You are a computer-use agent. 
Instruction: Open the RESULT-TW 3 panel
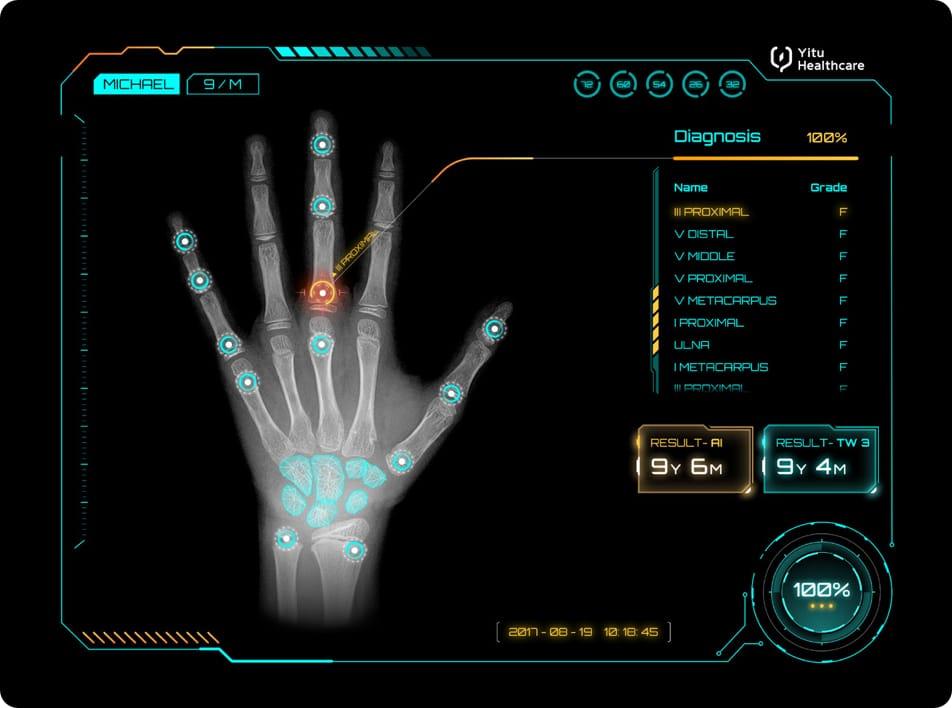point(820,458)
